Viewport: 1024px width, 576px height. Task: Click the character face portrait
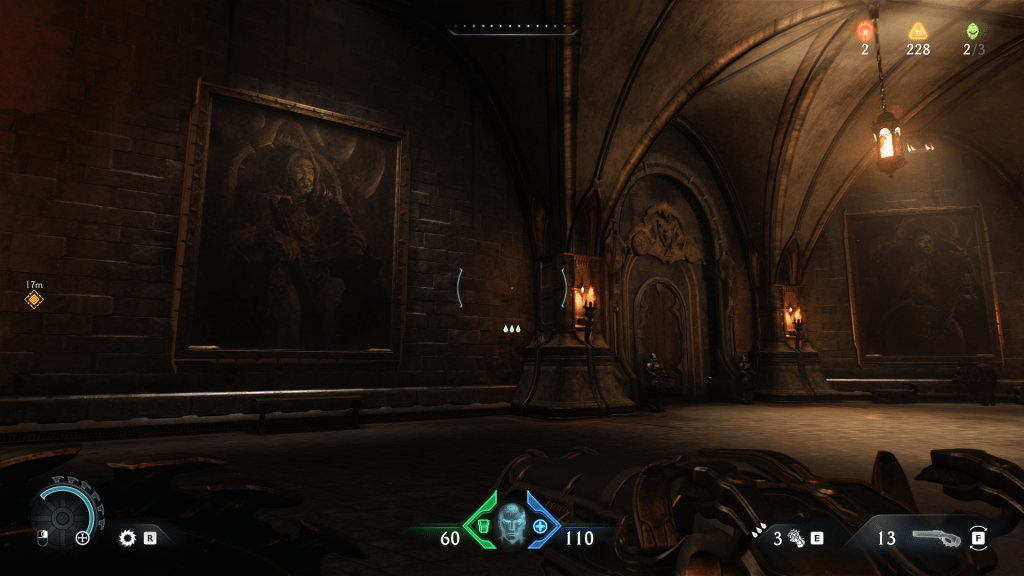pyautogui.click(x=512, y=522)
